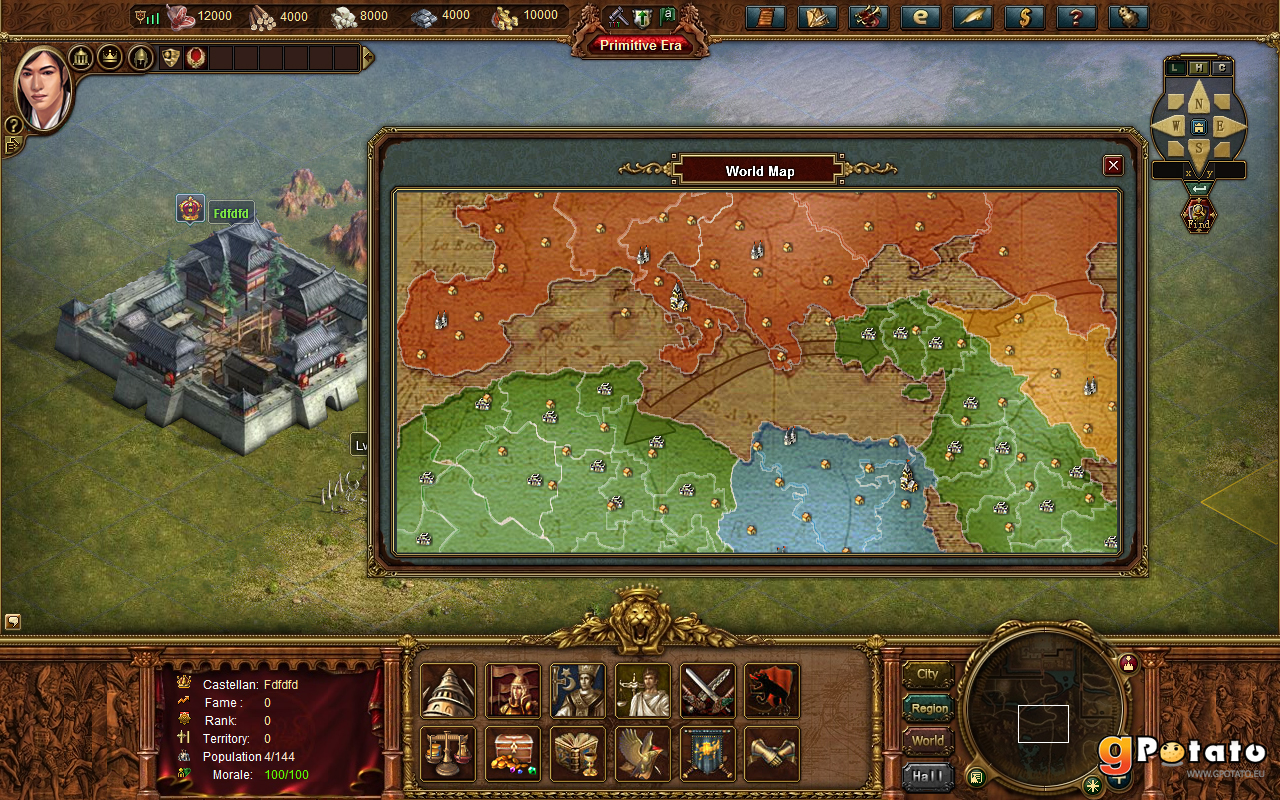Select the helmet icon beside the portrait

(139, 57)
